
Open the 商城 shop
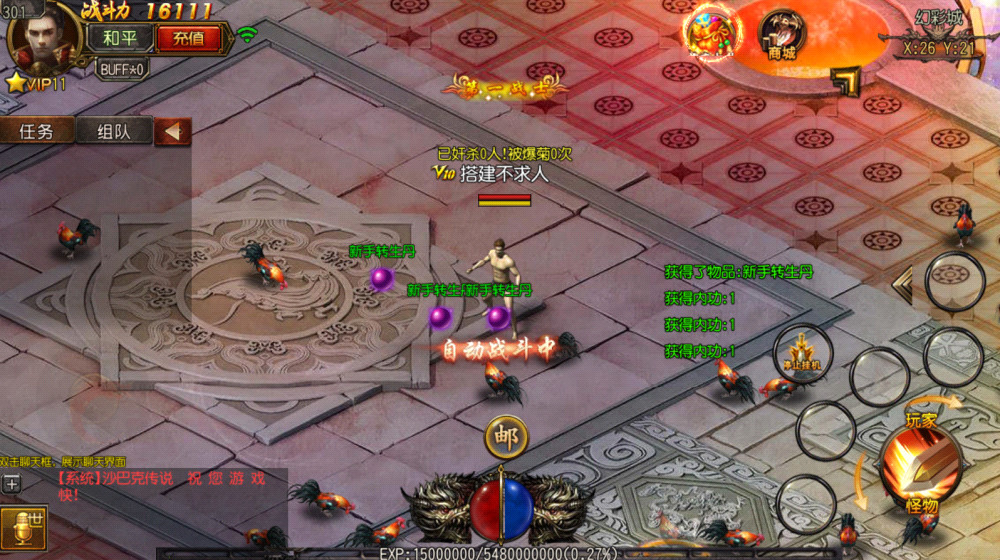click(x=782, y=36)
